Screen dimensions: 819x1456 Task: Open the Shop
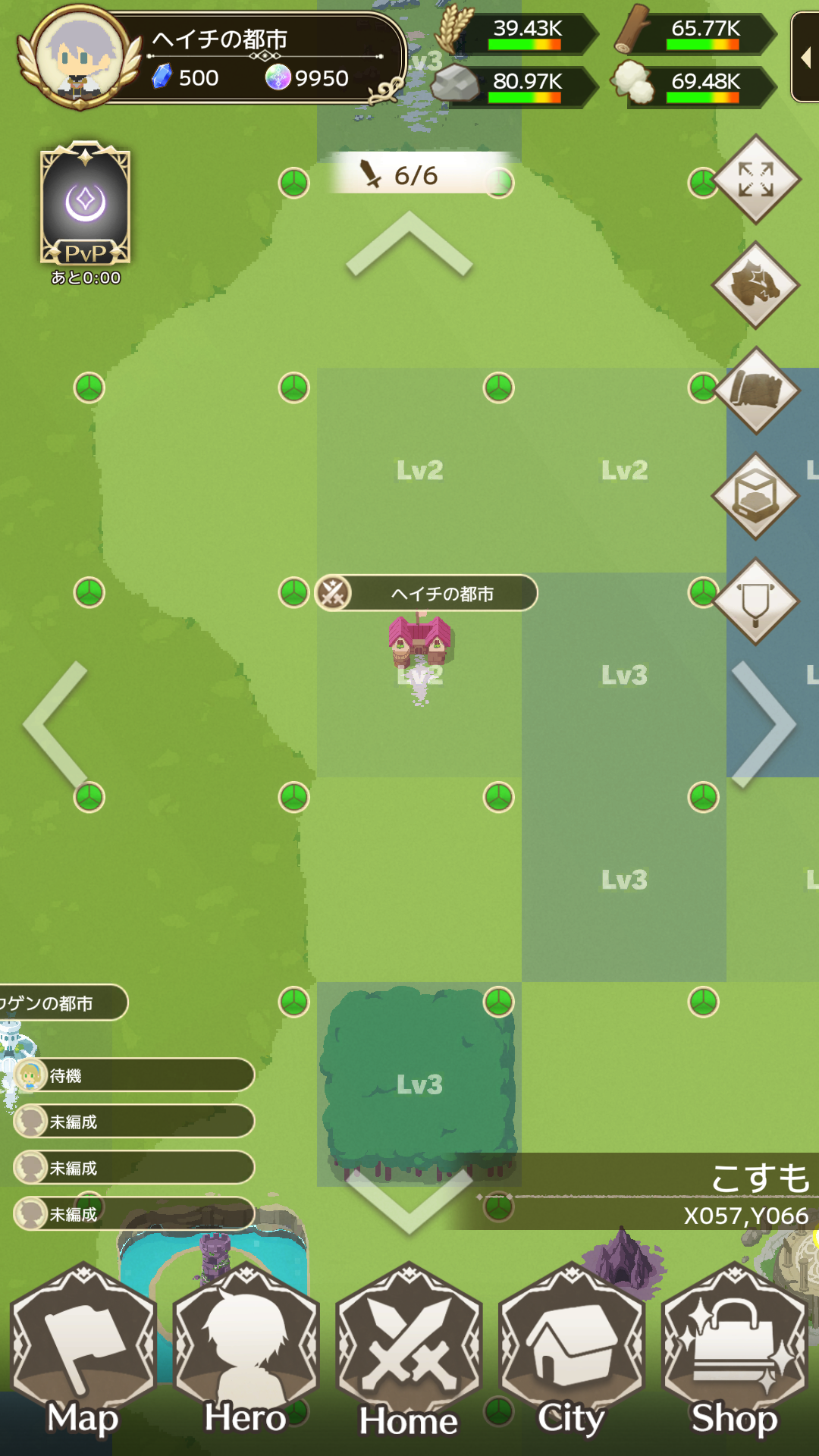pyautogui.click(x=734, y=1357)
